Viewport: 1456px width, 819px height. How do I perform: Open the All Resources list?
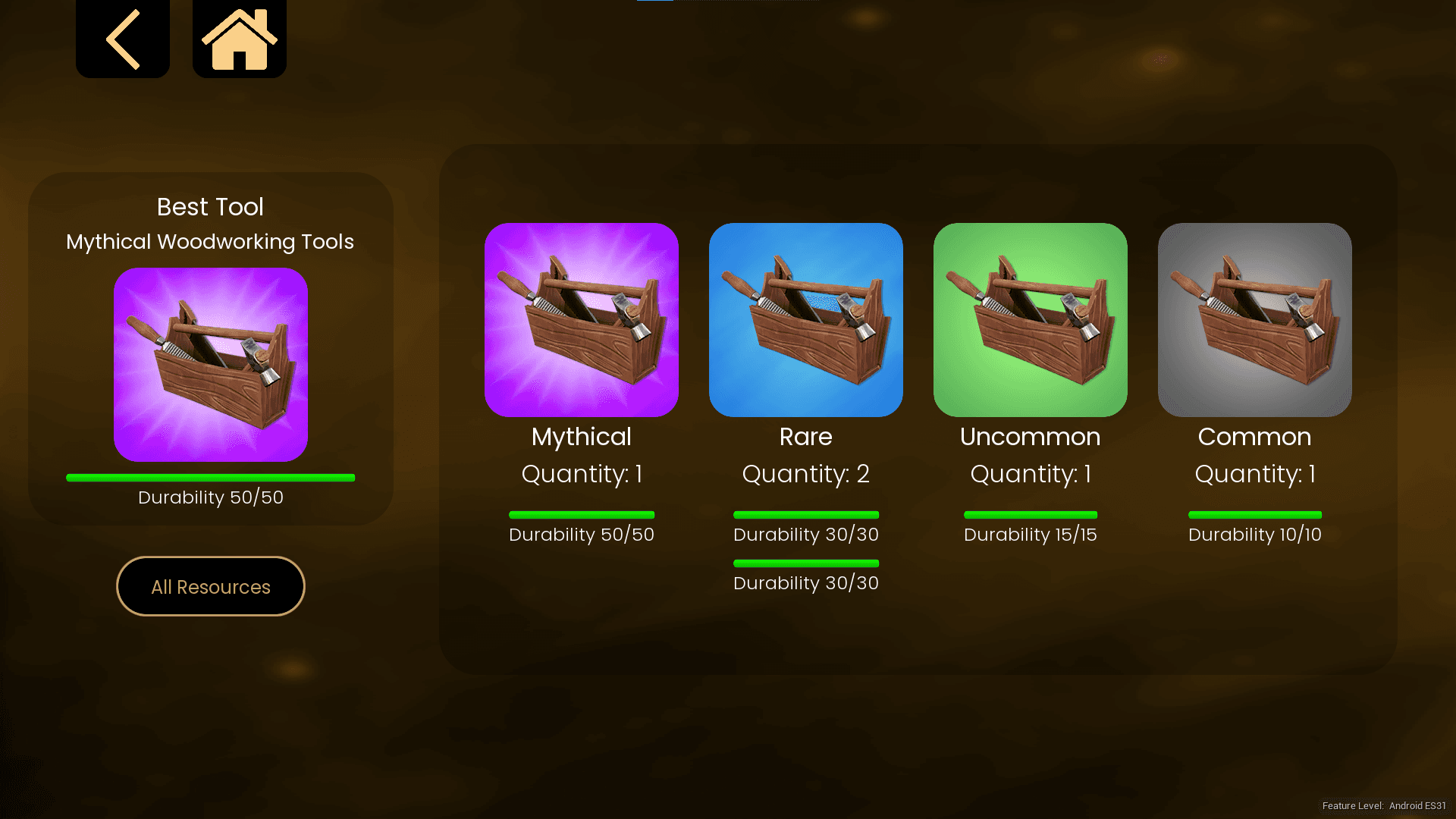[x=211, y=586]
